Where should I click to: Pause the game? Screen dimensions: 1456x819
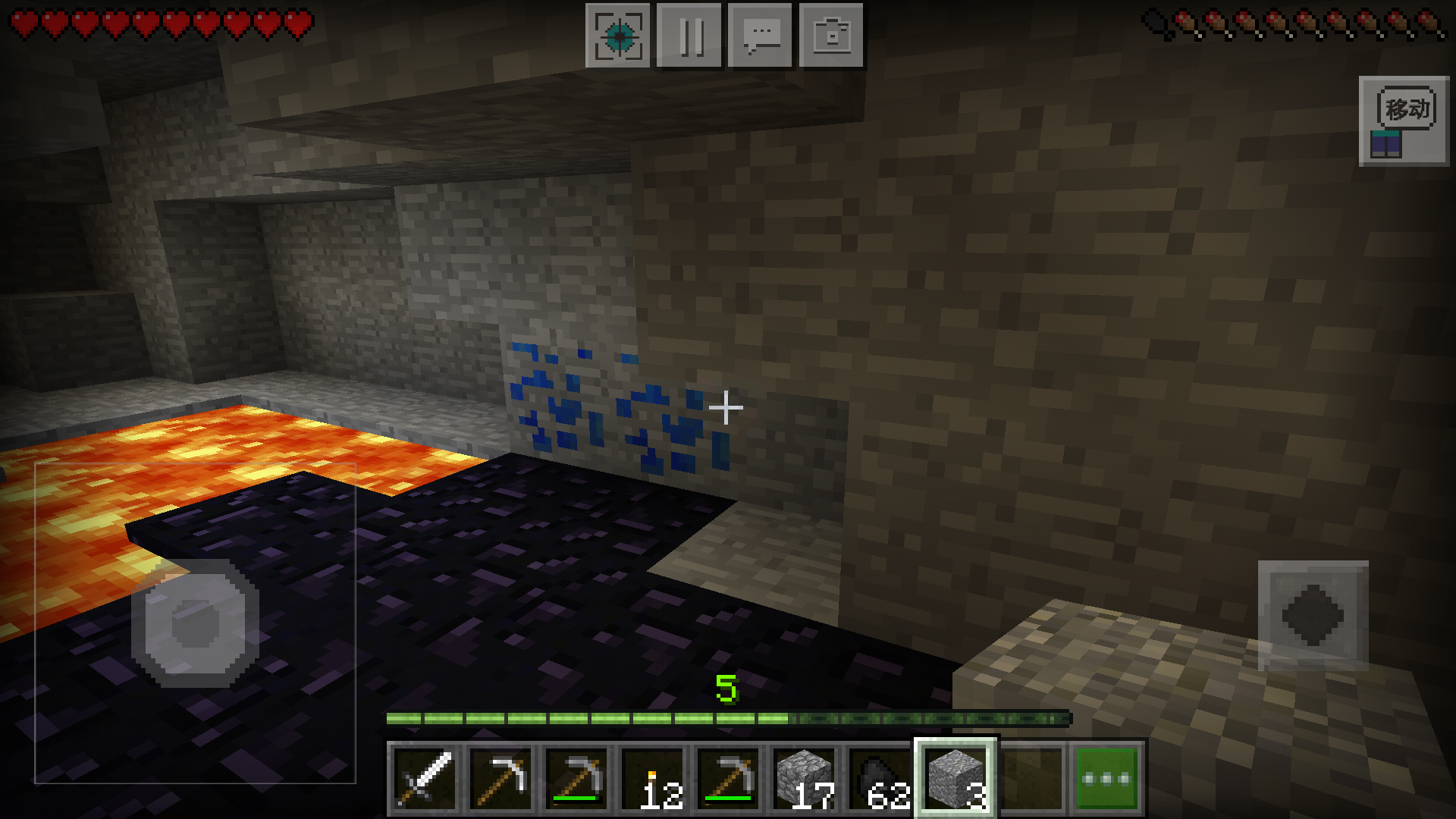click(689, 36)
